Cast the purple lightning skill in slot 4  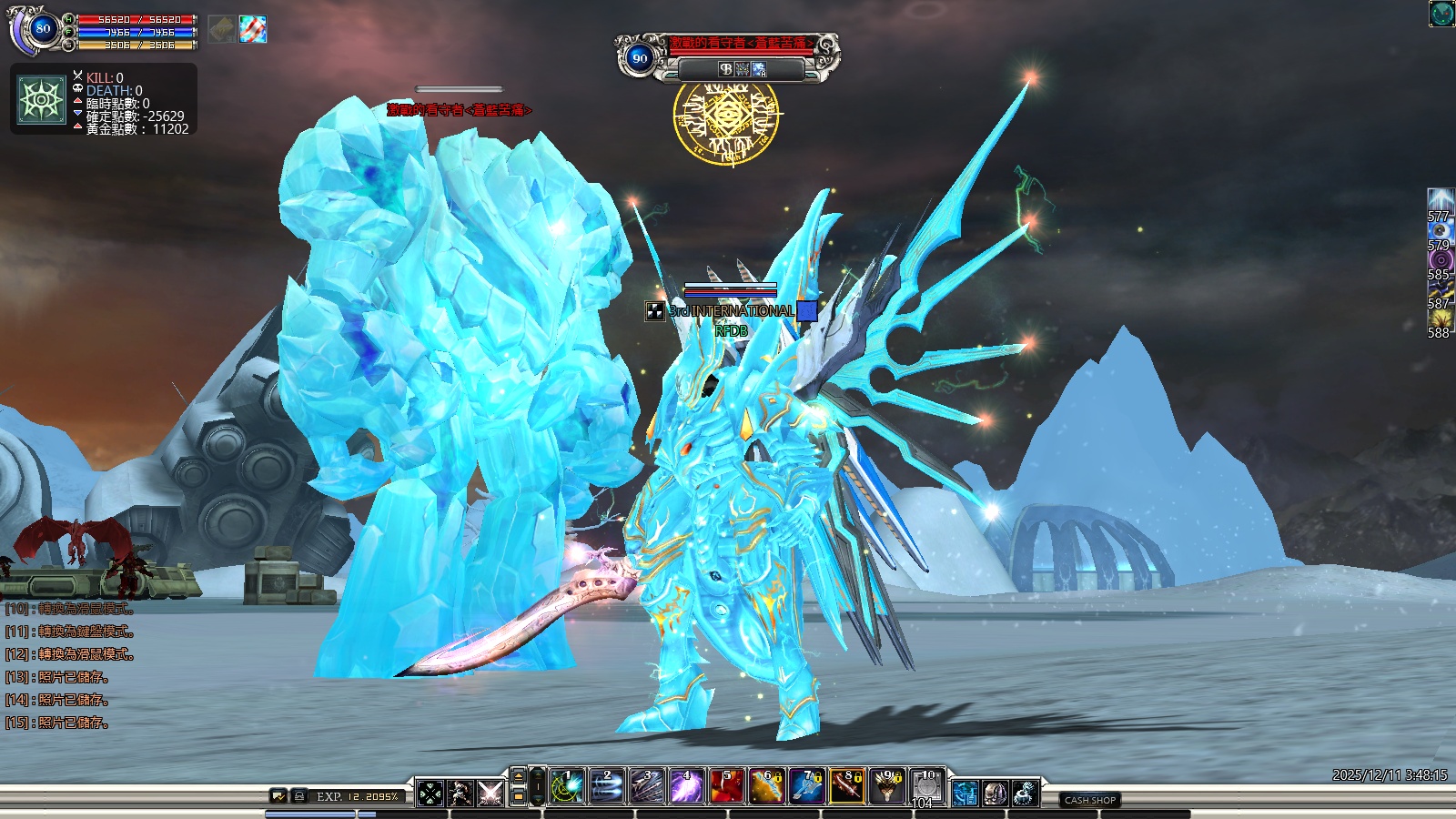687,787
